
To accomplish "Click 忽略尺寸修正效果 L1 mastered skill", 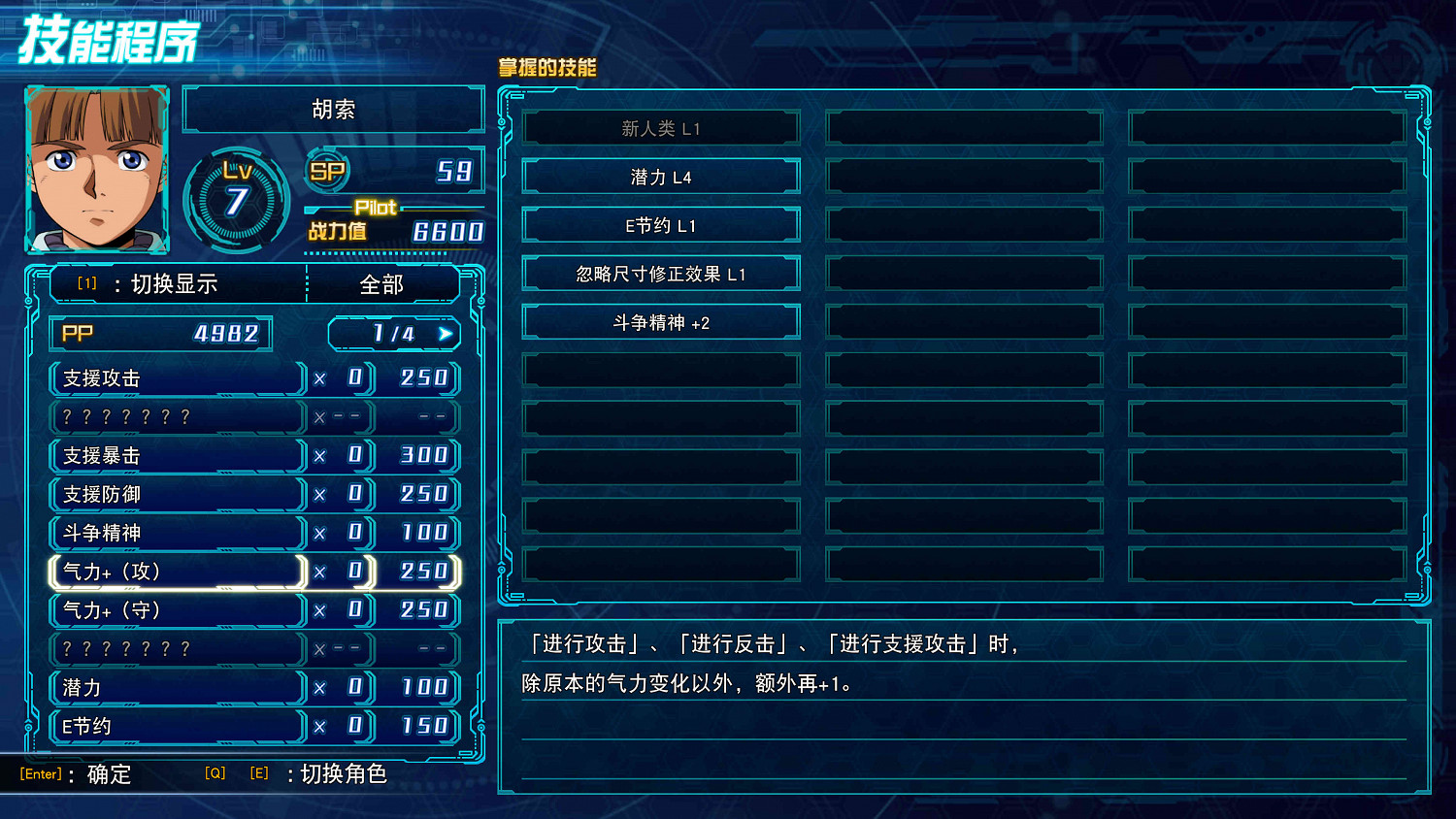I will point(661,273).
